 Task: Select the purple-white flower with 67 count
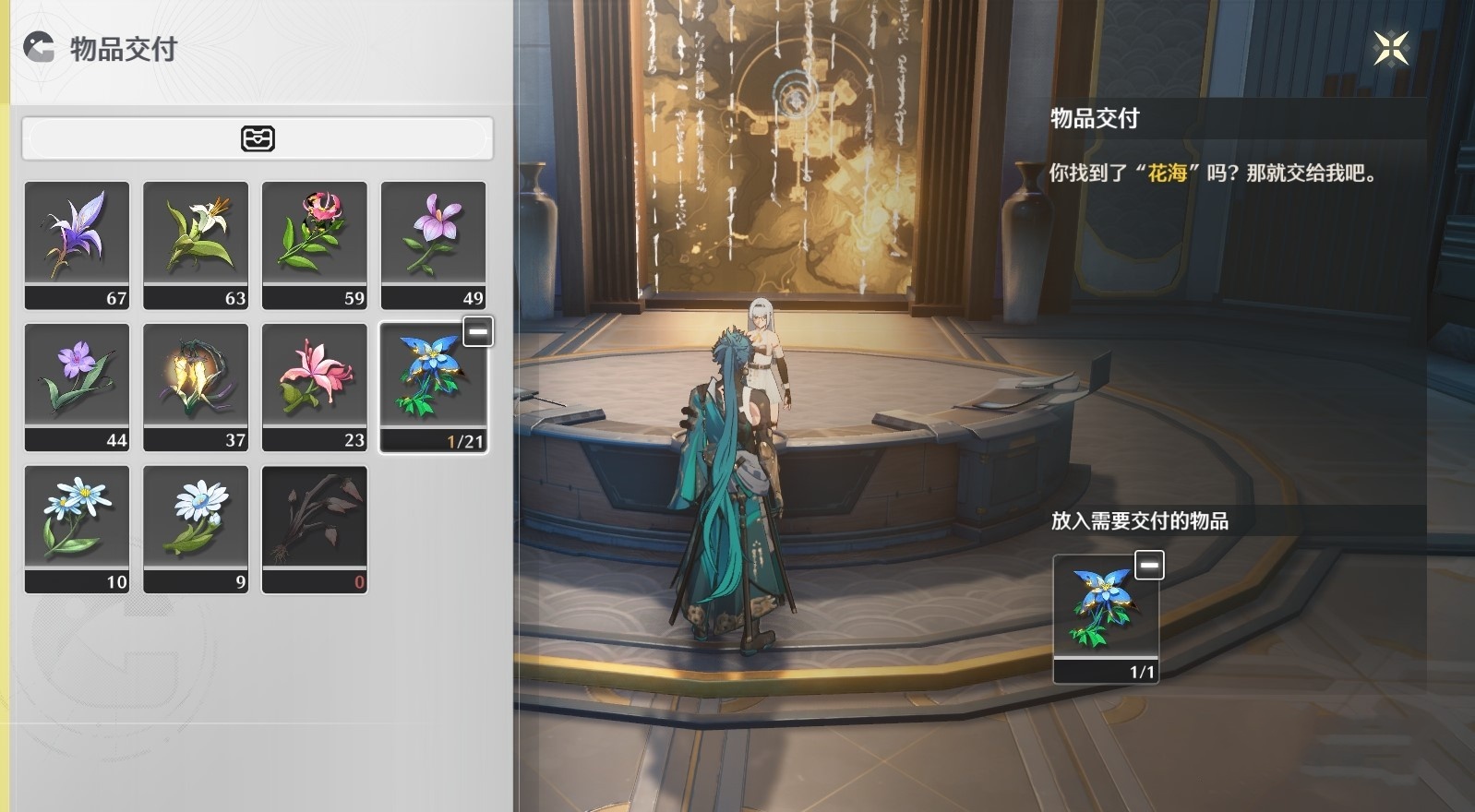click(x=77, y=245)
